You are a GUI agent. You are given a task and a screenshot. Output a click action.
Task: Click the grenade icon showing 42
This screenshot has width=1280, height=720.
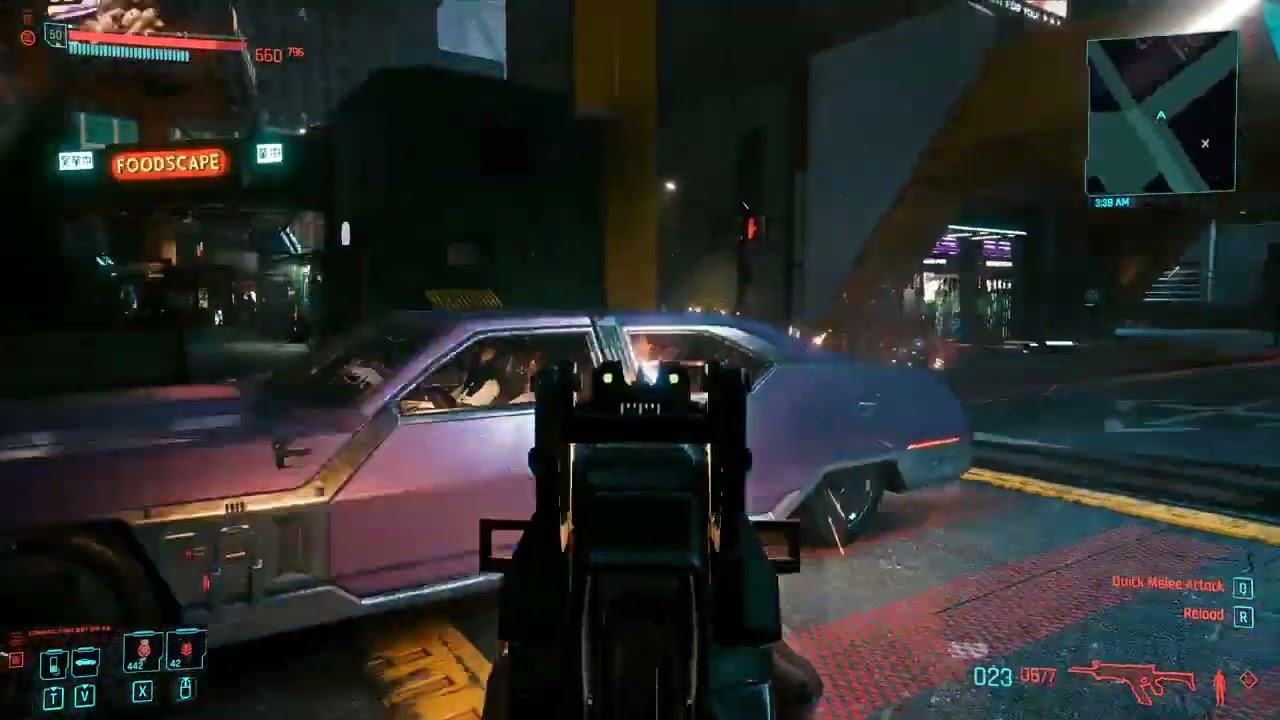[187, 648]
